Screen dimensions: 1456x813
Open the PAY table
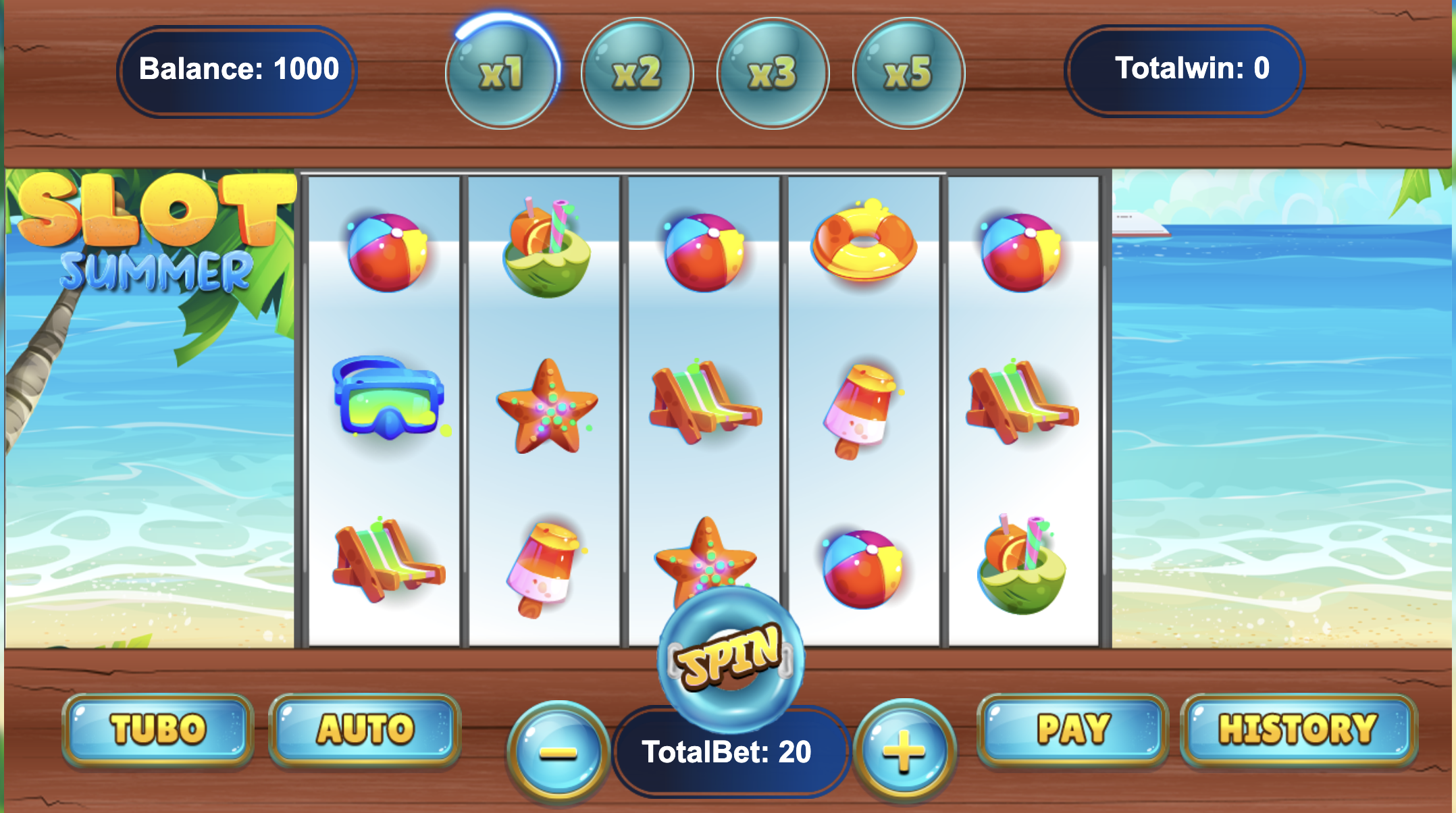(1073, 729)
